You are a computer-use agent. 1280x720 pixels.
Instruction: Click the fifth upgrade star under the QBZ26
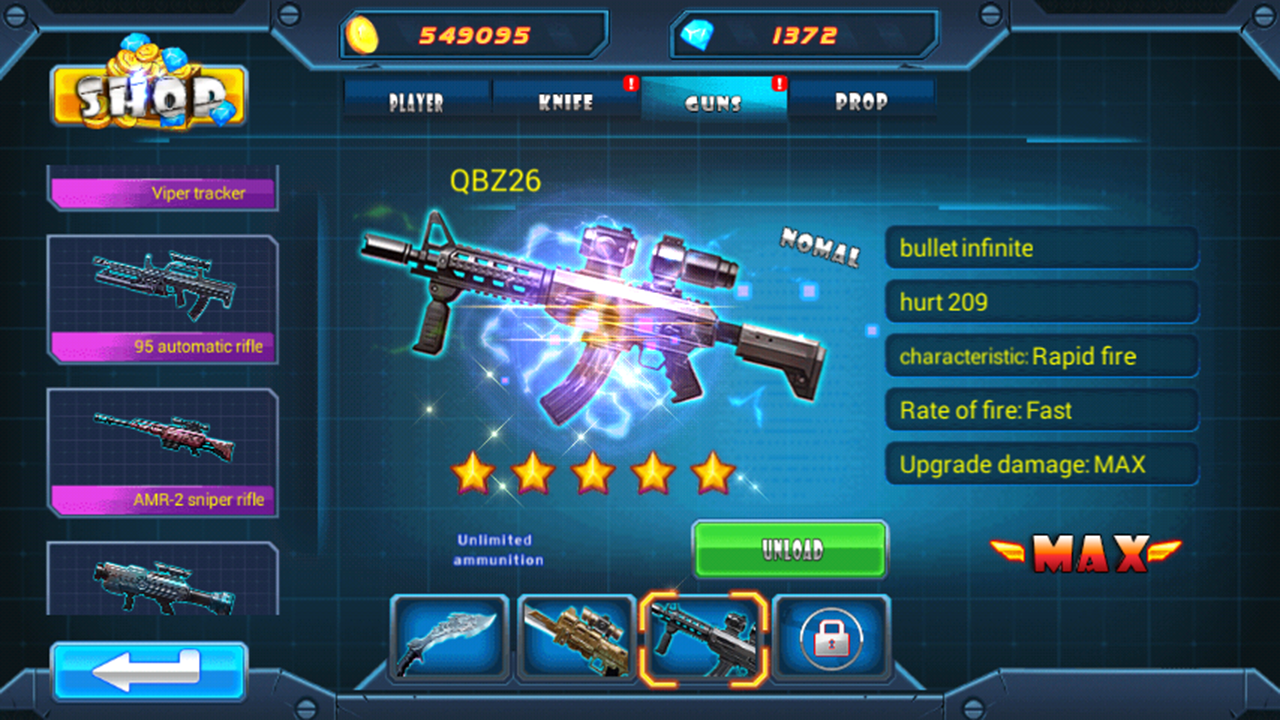pos(714,472)
